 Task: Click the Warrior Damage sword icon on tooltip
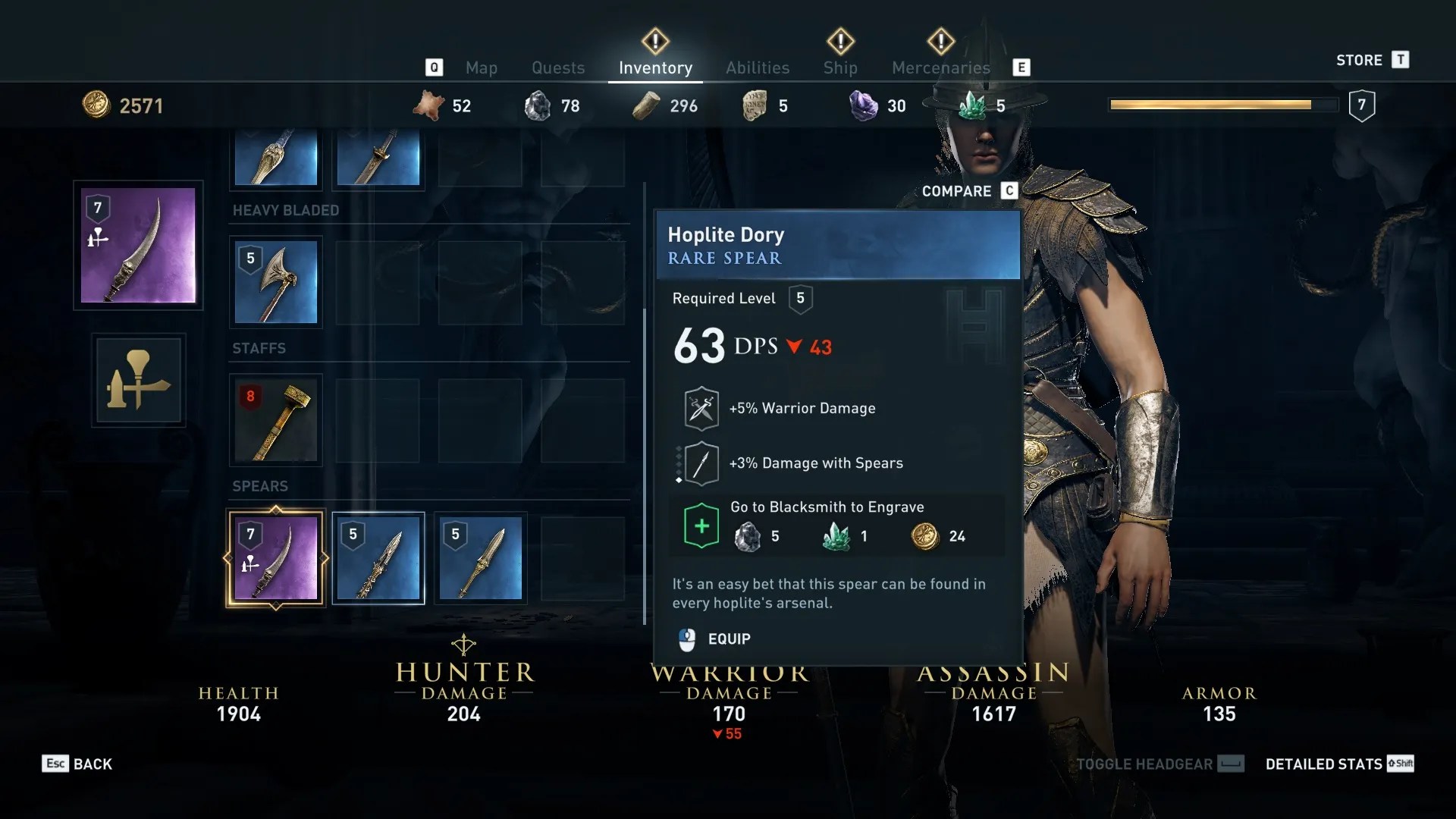pyautogui.click(x=701, y=407)
